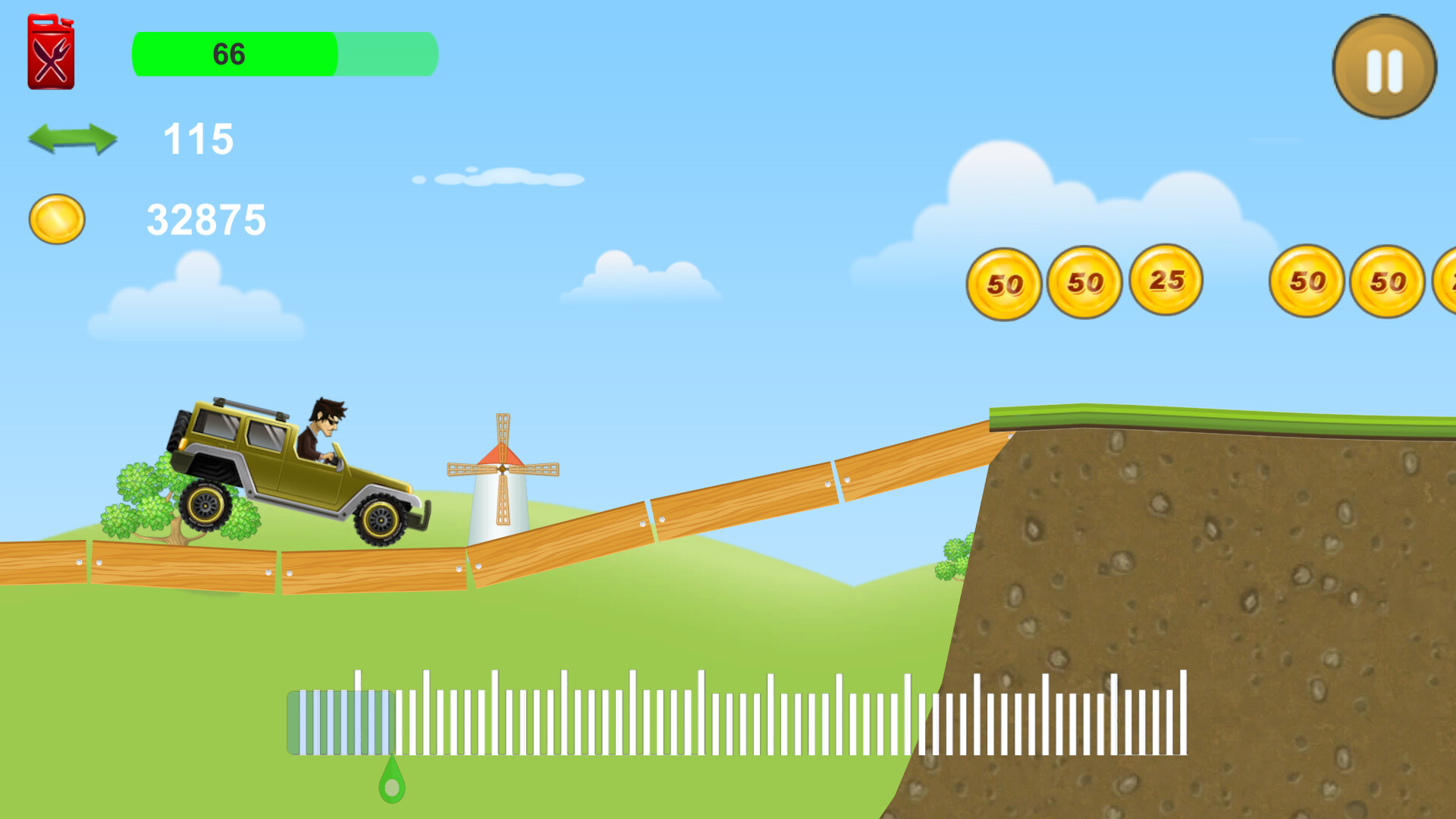The width and height of the screenshot is (1456, 819).
Task: Collect the 50 coin near the right edge
Action: click(x=1307, y=282)
